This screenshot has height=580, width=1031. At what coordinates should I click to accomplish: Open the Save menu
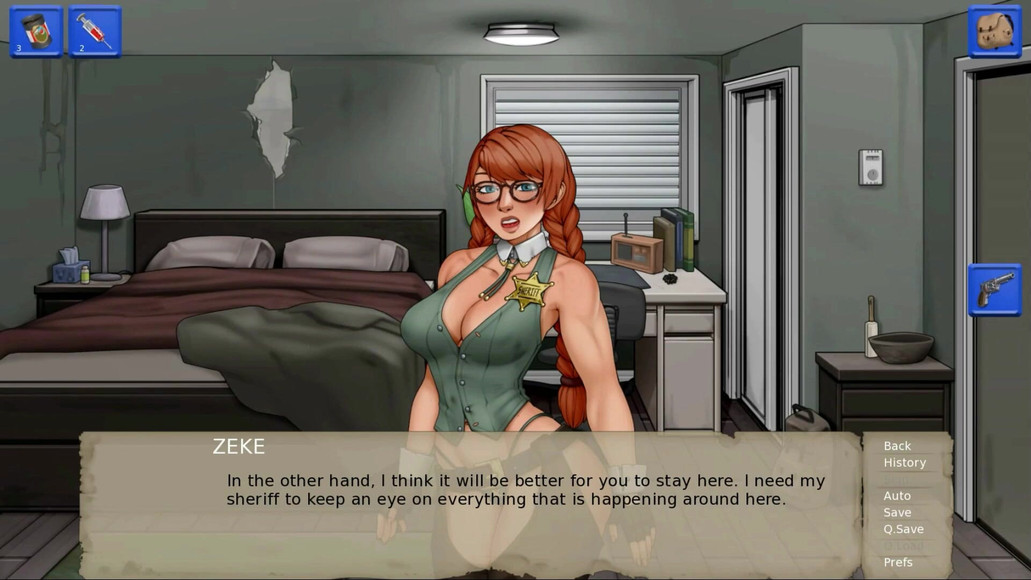click(897, 513)
